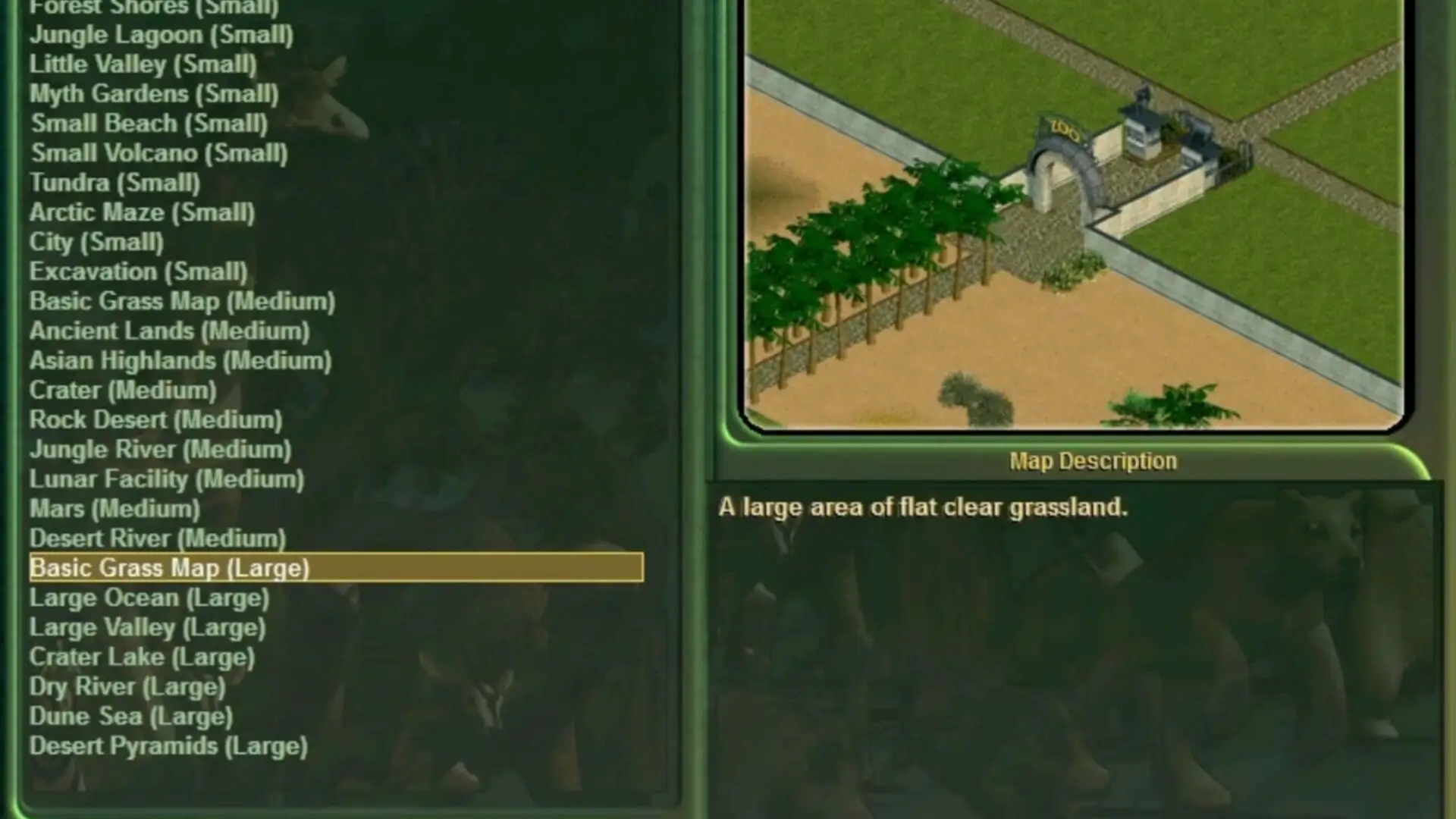Choose the Mars (Medium) map
1456x819 pixels.
click(115, 509)
